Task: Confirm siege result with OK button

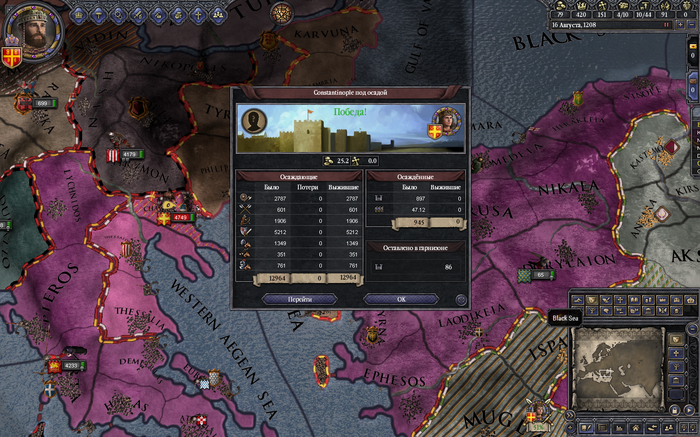Action: 401,299
